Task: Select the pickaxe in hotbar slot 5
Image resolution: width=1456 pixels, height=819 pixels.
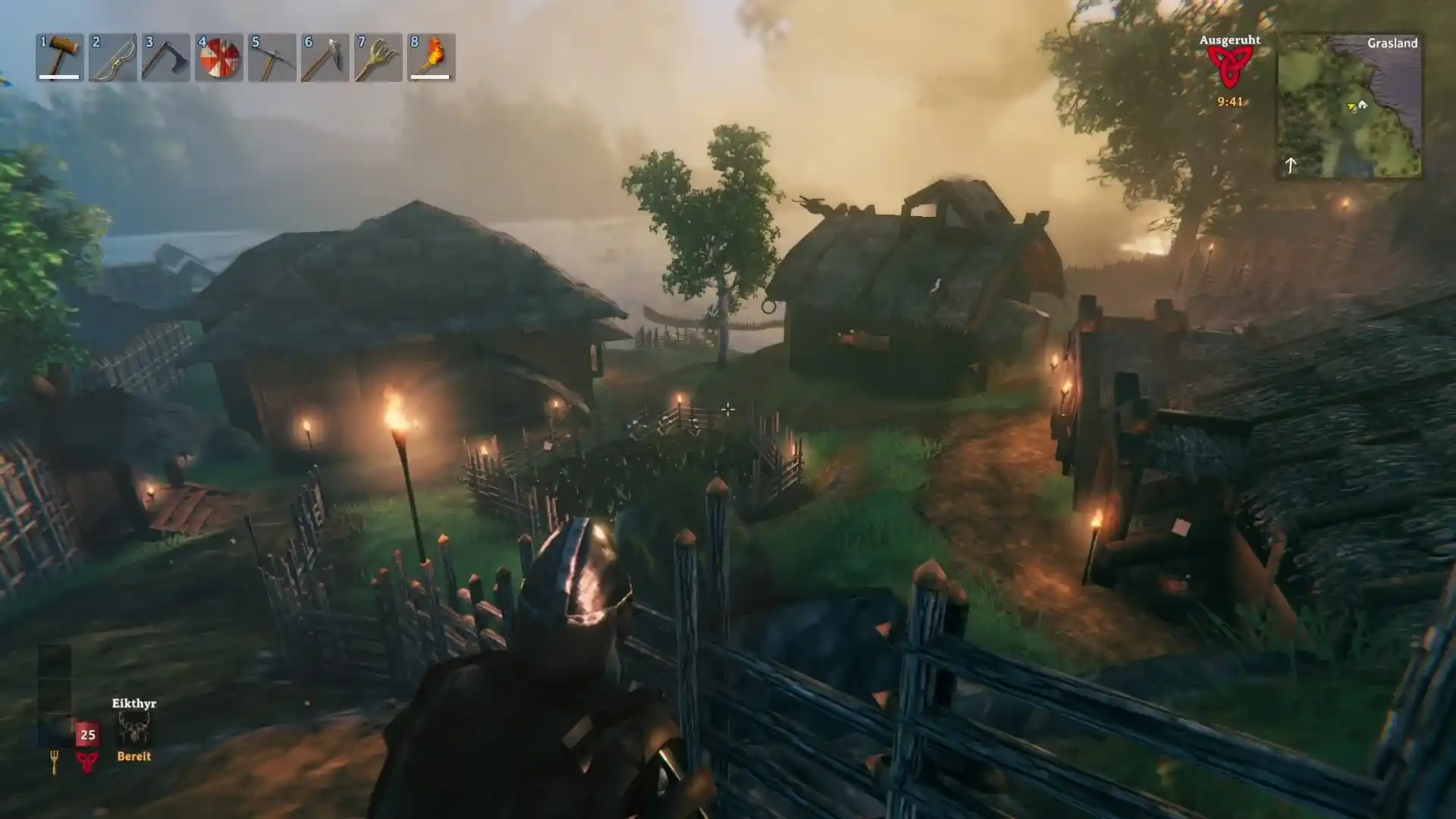Action: point(270,57)
